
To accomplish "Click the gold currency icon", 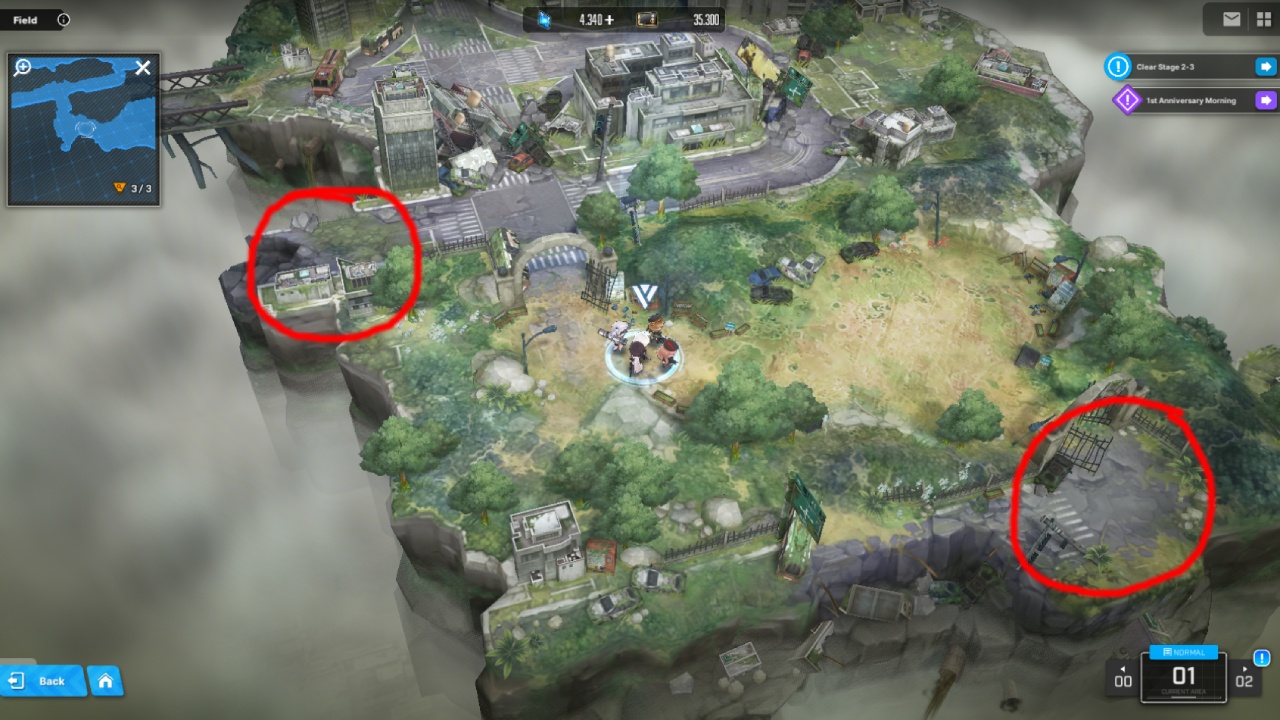I will coord(647,19).
